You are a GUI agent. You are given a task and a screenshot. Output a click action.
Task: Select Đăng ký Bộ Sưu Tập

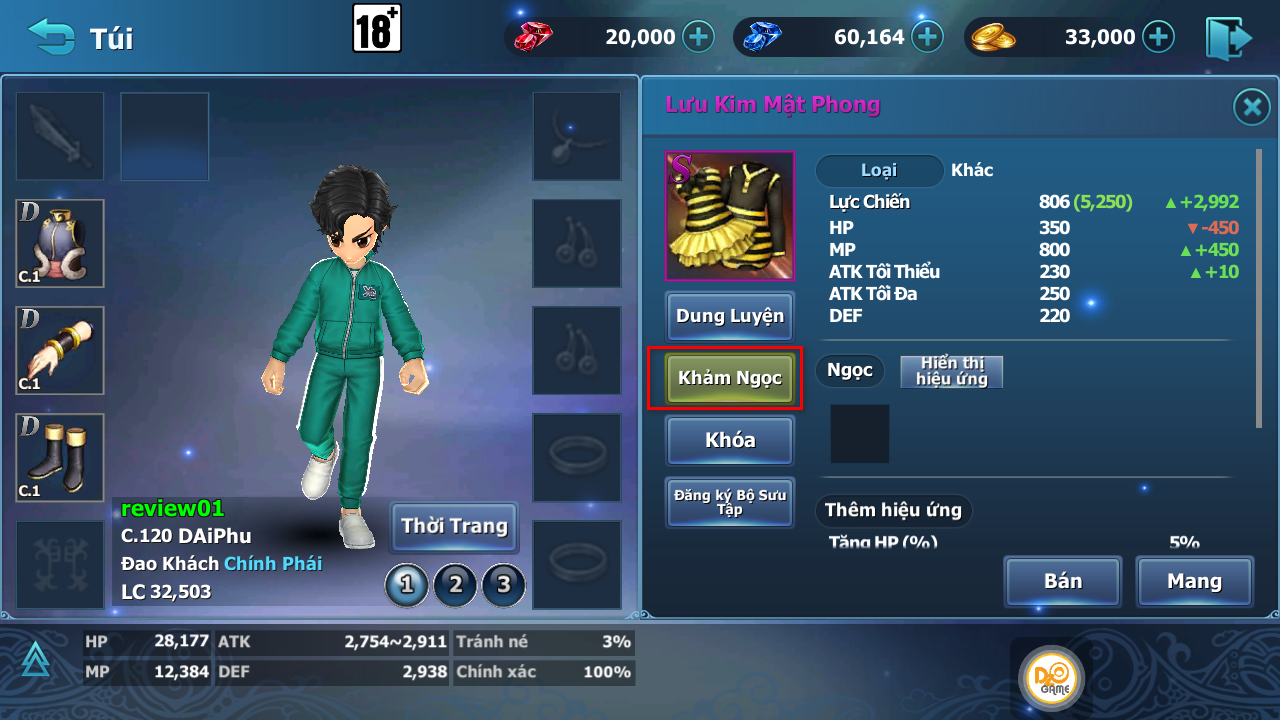coord(730,502)
